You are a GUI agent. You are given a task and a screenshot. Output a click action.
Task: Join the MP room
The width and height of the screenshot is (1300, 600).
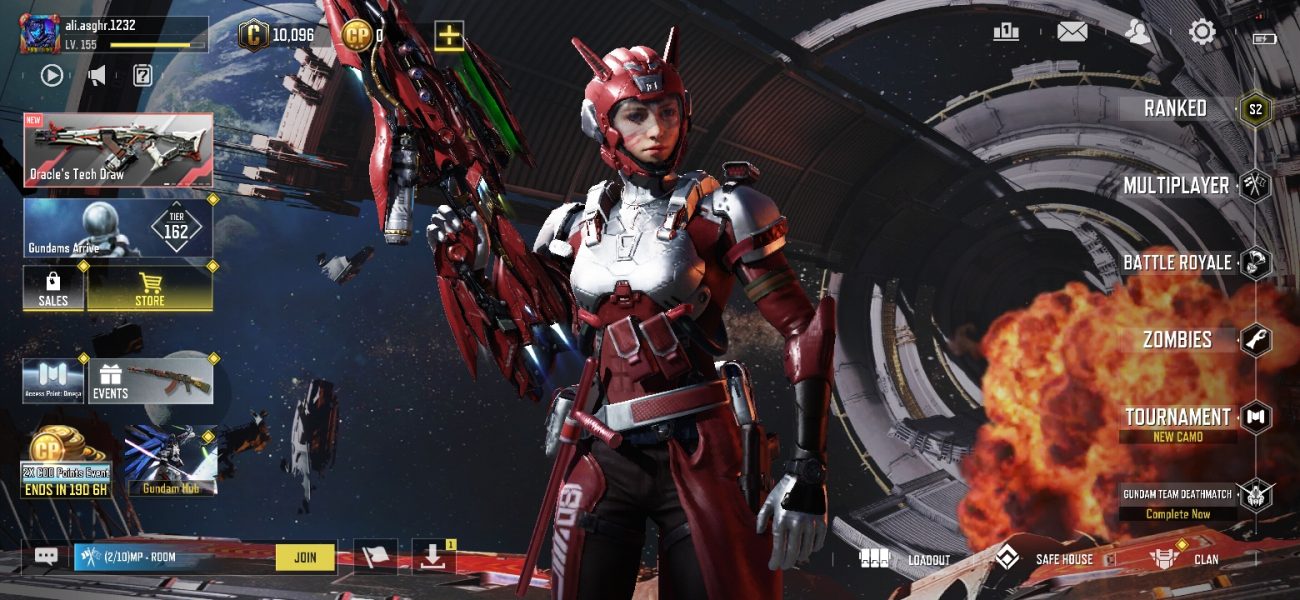[x=305, y=557]
